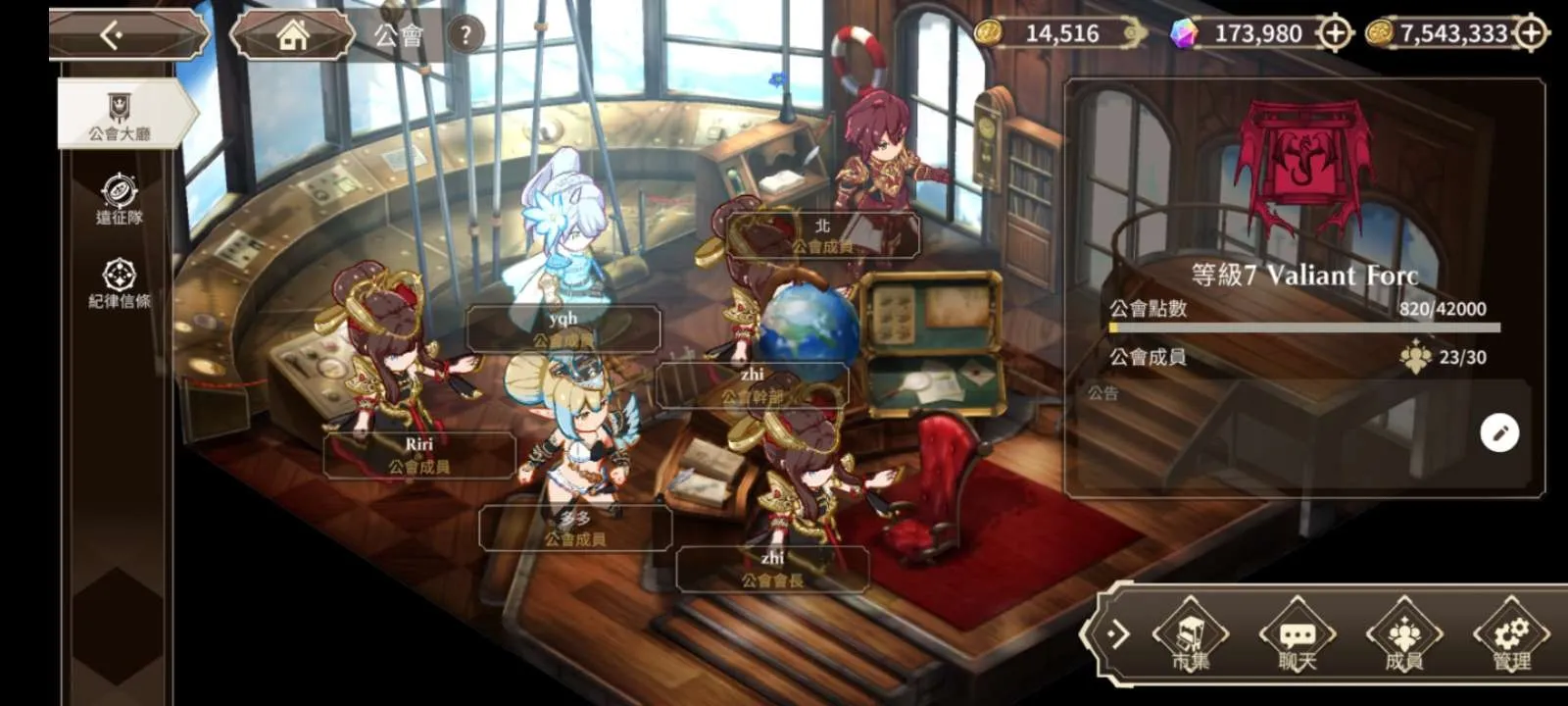Screen dimensions: 1568x706
Task: Select guild member 多多's nameplate
Action: [x=575, y=528]
